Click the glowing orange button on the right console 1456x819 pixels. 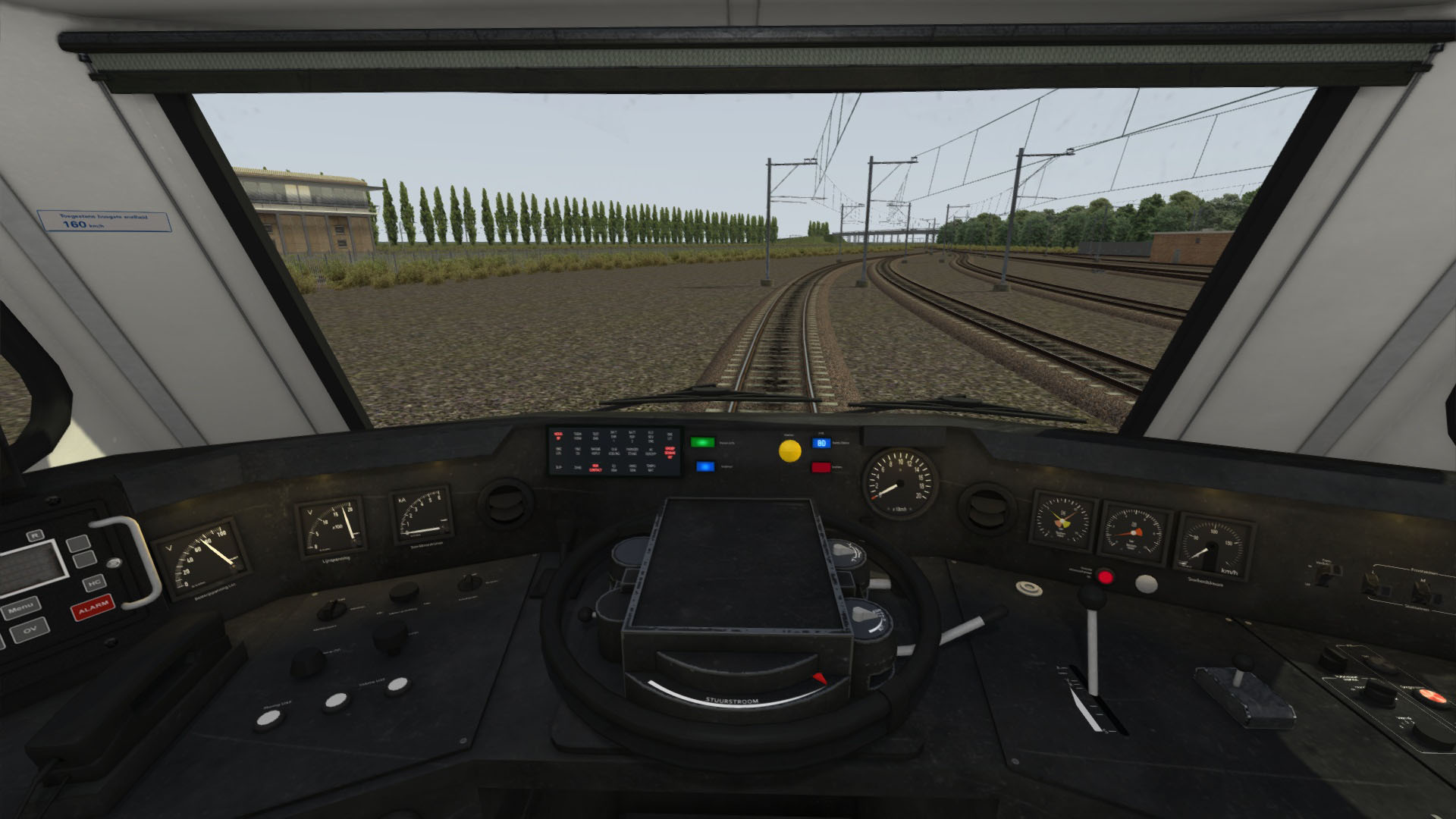tap(1433, 696)
